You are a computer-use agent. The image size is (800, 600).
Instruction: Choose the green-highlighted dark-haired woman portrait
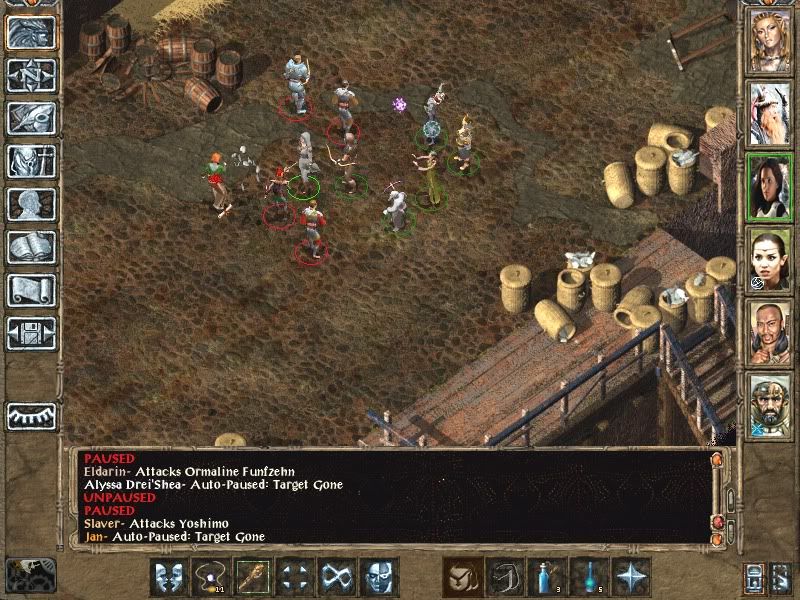pyautogui.click(x=768, y=187)
